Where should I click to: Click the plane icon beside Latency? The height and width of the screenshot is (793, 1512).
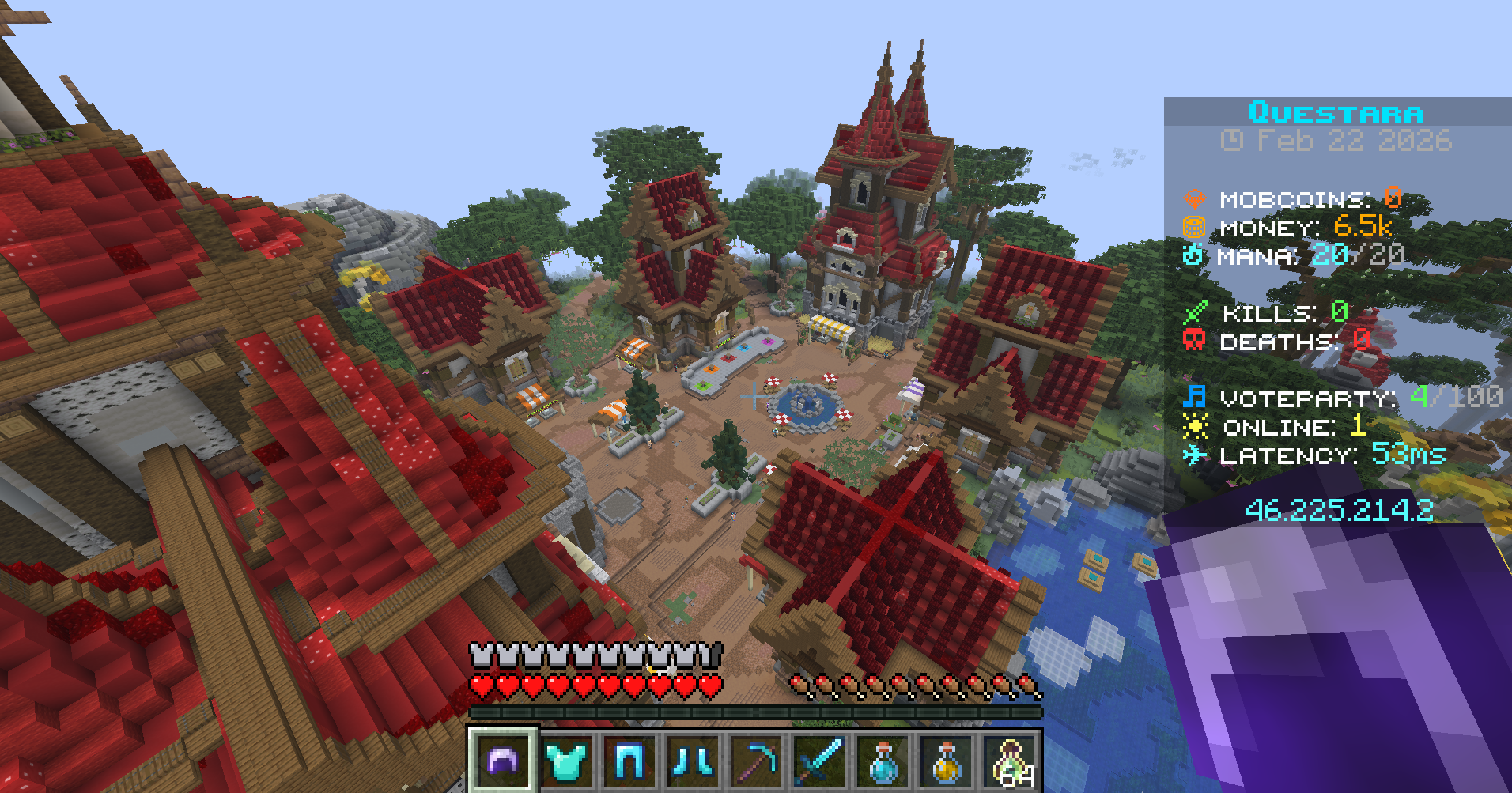(x=1196, y=455)
